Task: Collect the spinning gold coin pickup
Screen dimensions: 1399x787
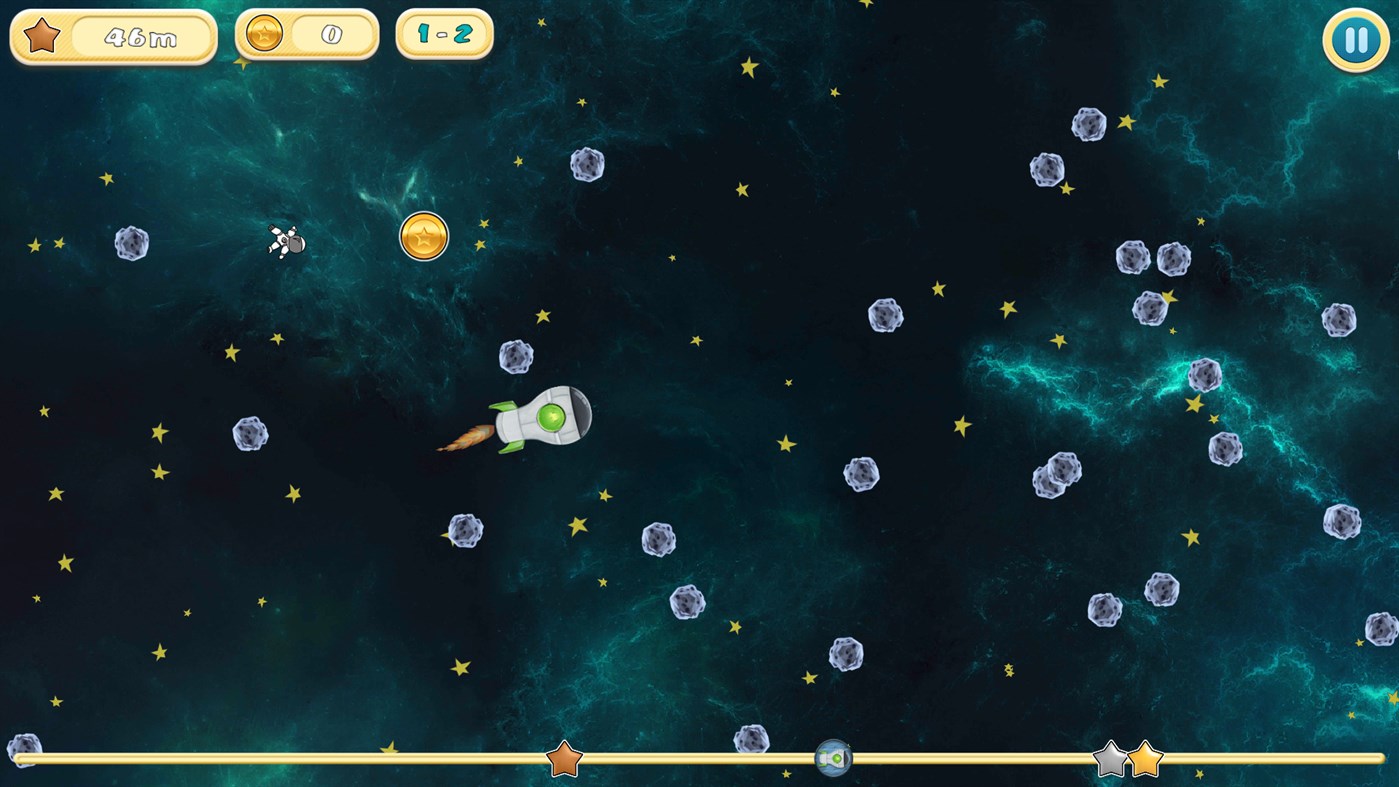Action: 423,236
